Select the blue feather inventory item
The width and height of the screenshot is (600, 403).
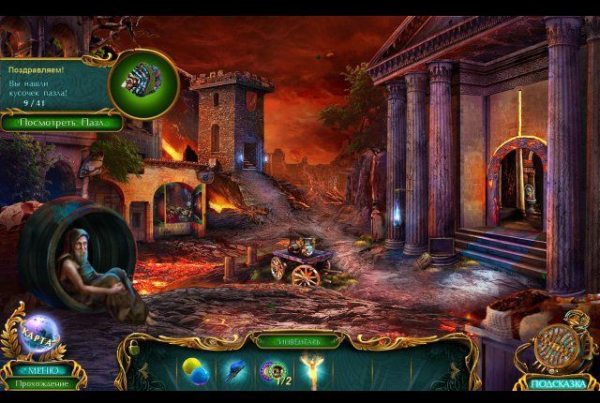click(x=234, y=372)
